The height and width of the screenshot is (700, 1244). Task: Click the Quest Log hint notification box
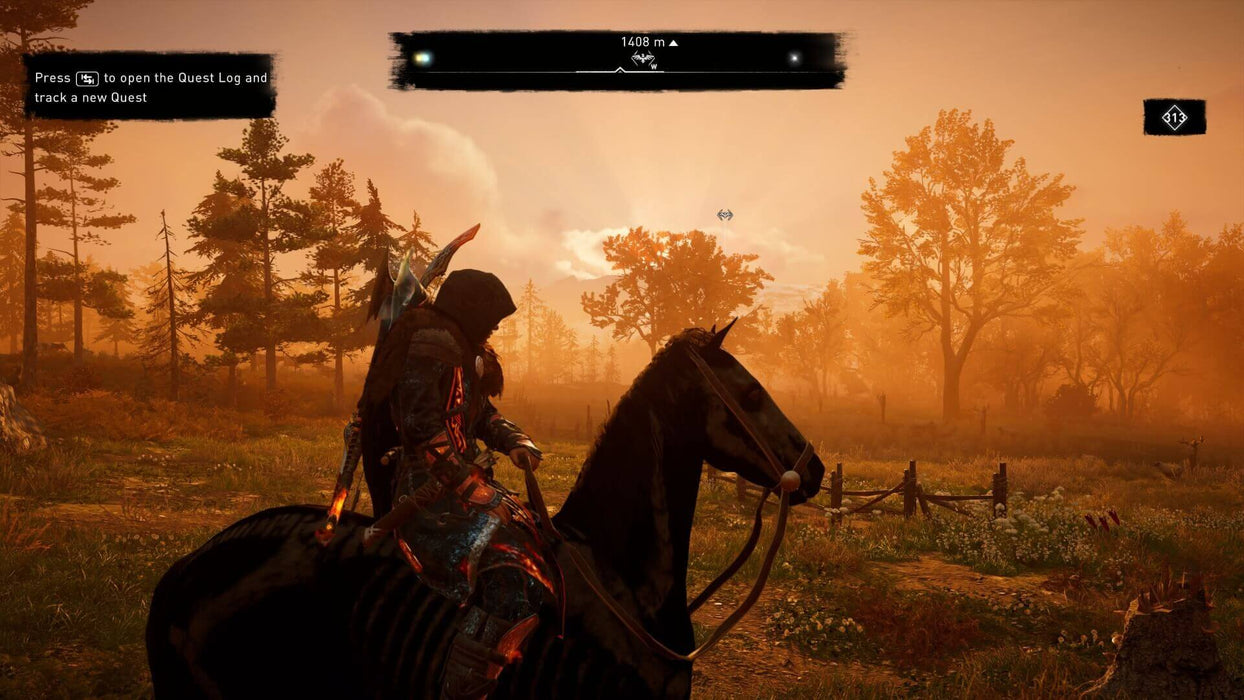click(x=150, y=87)
